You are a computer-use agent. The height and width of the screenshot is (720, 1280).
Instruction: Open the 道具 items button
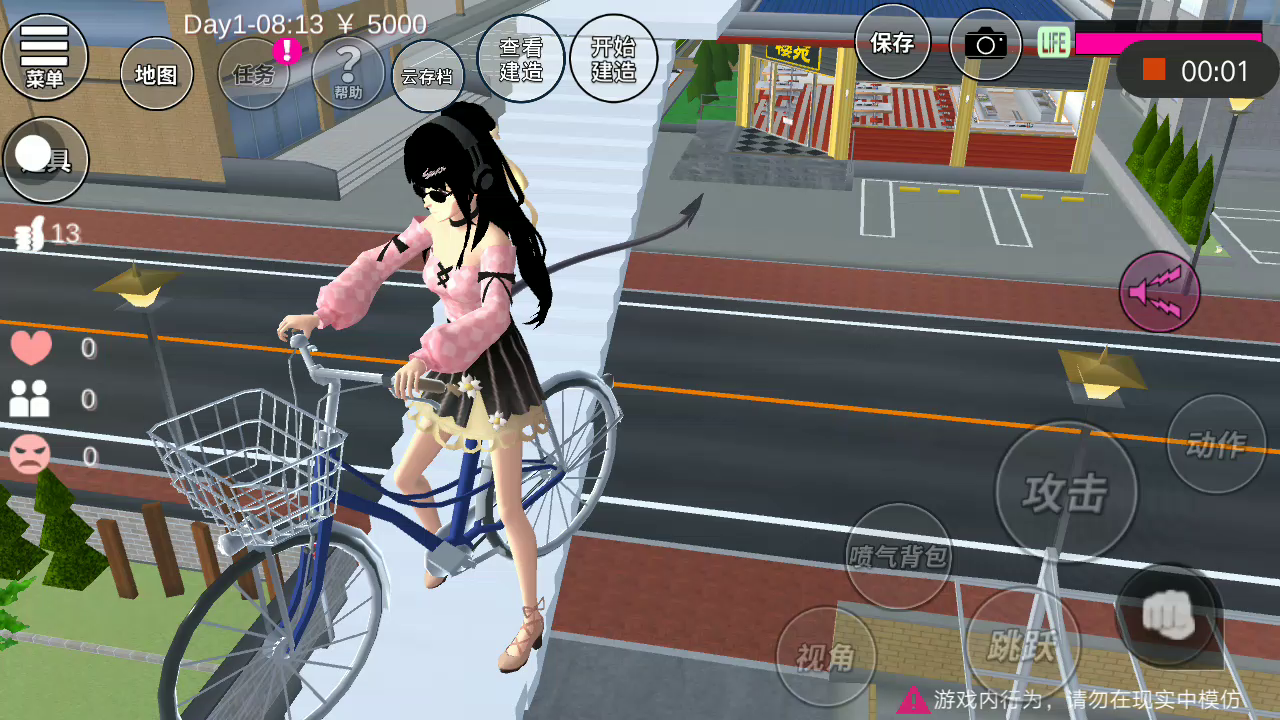coord(46,159)
